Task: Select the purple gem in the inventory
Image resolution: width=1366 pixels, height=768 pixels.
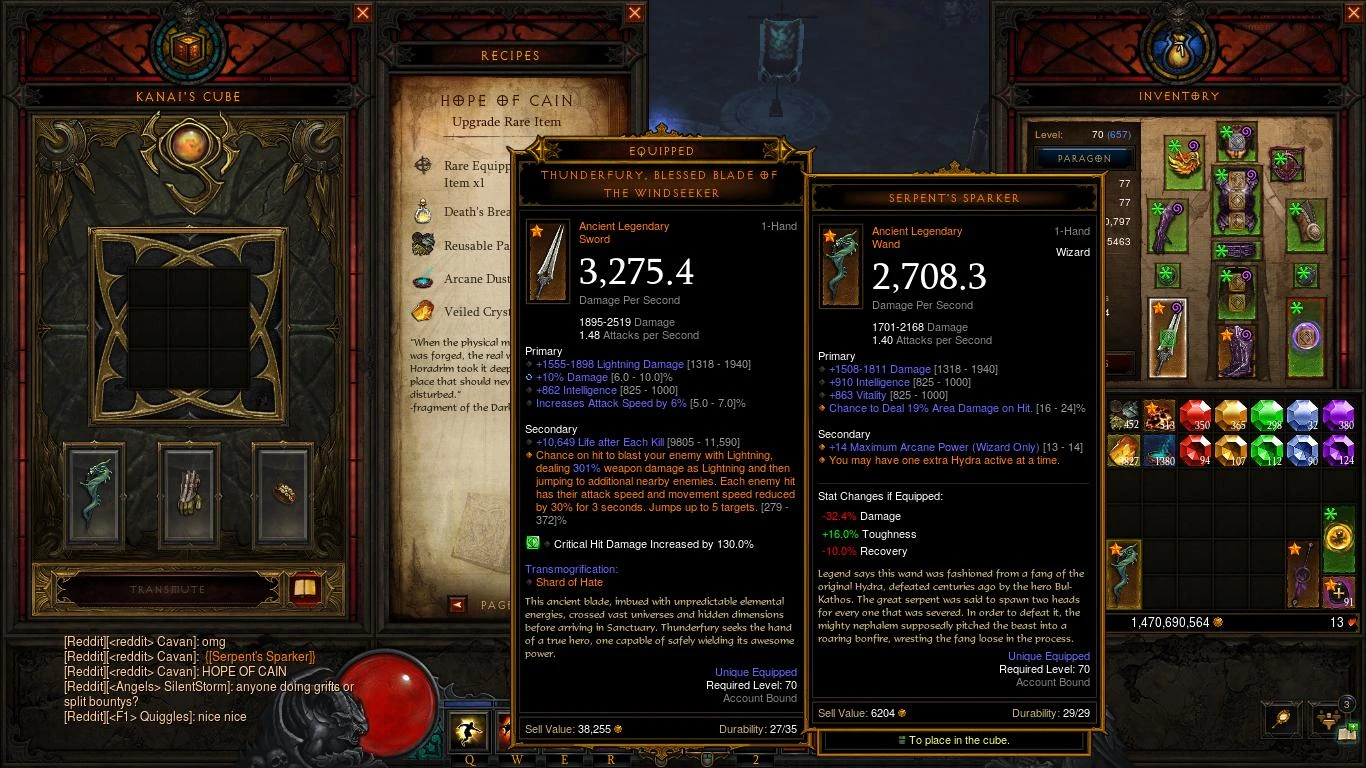Action: [x=1338, y=413]
